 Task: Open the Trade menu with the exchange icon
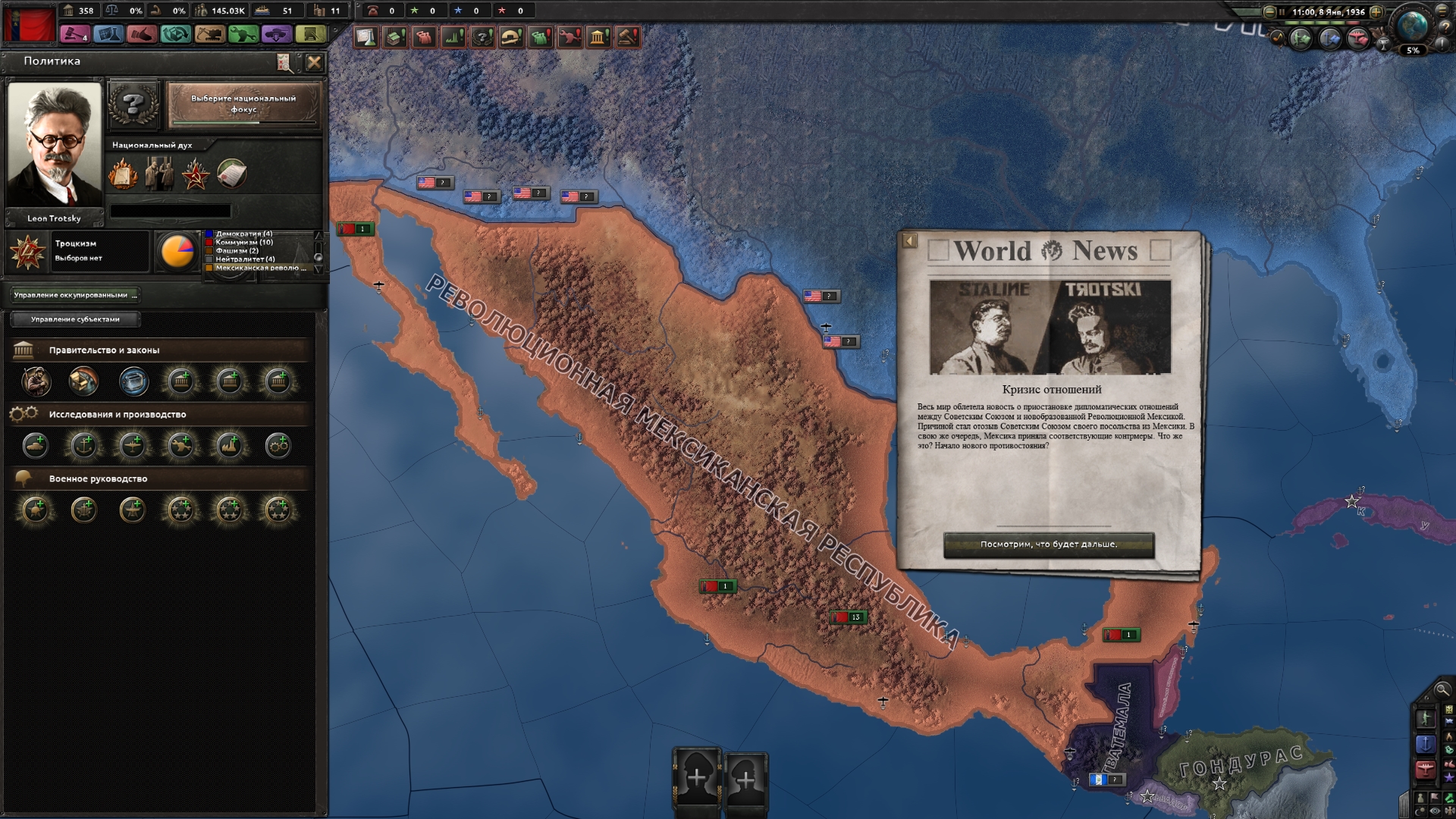coord(174,33)
